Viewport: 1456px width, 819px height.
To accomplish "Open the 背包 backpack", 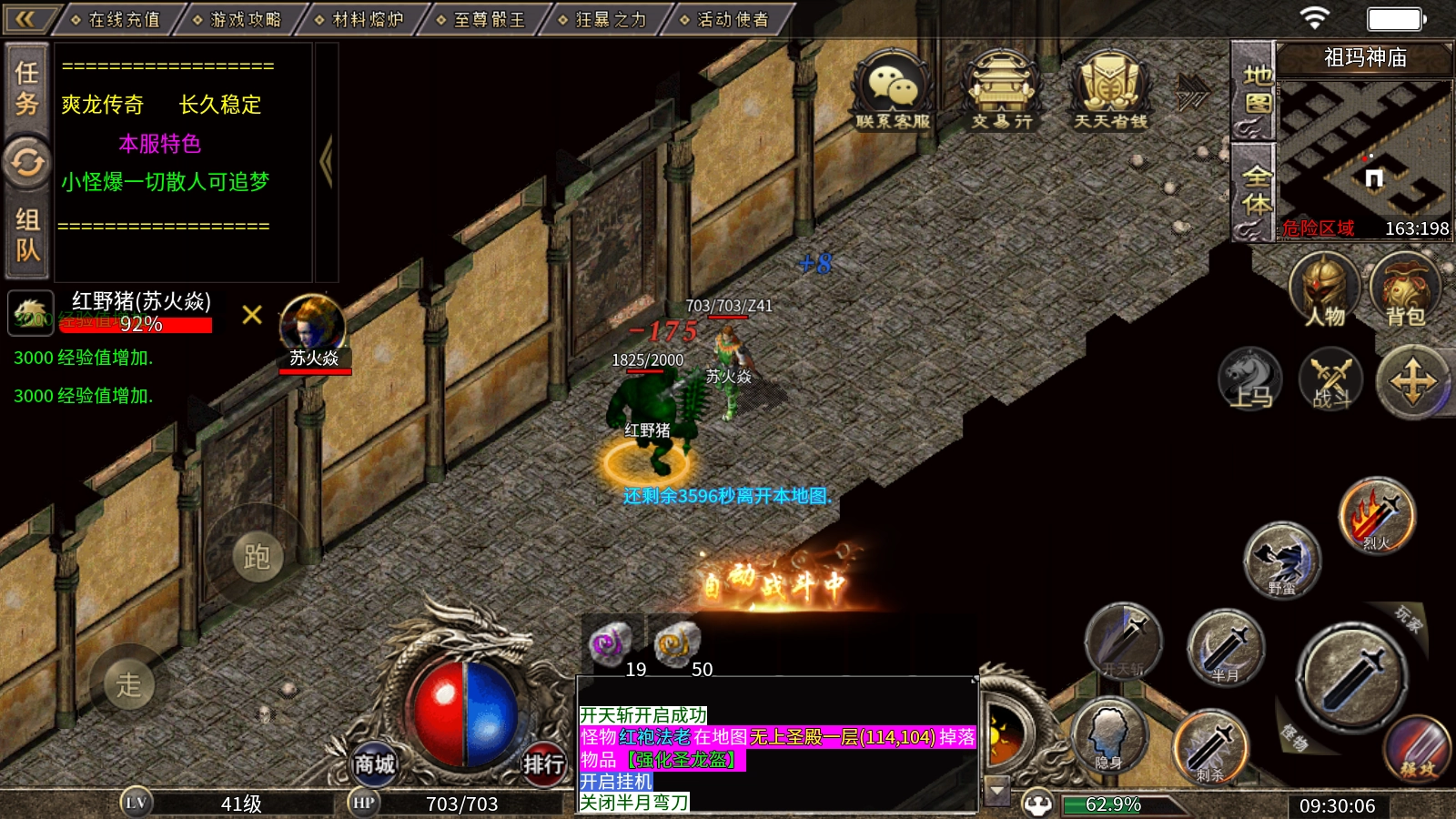I will click(1404, 290).
